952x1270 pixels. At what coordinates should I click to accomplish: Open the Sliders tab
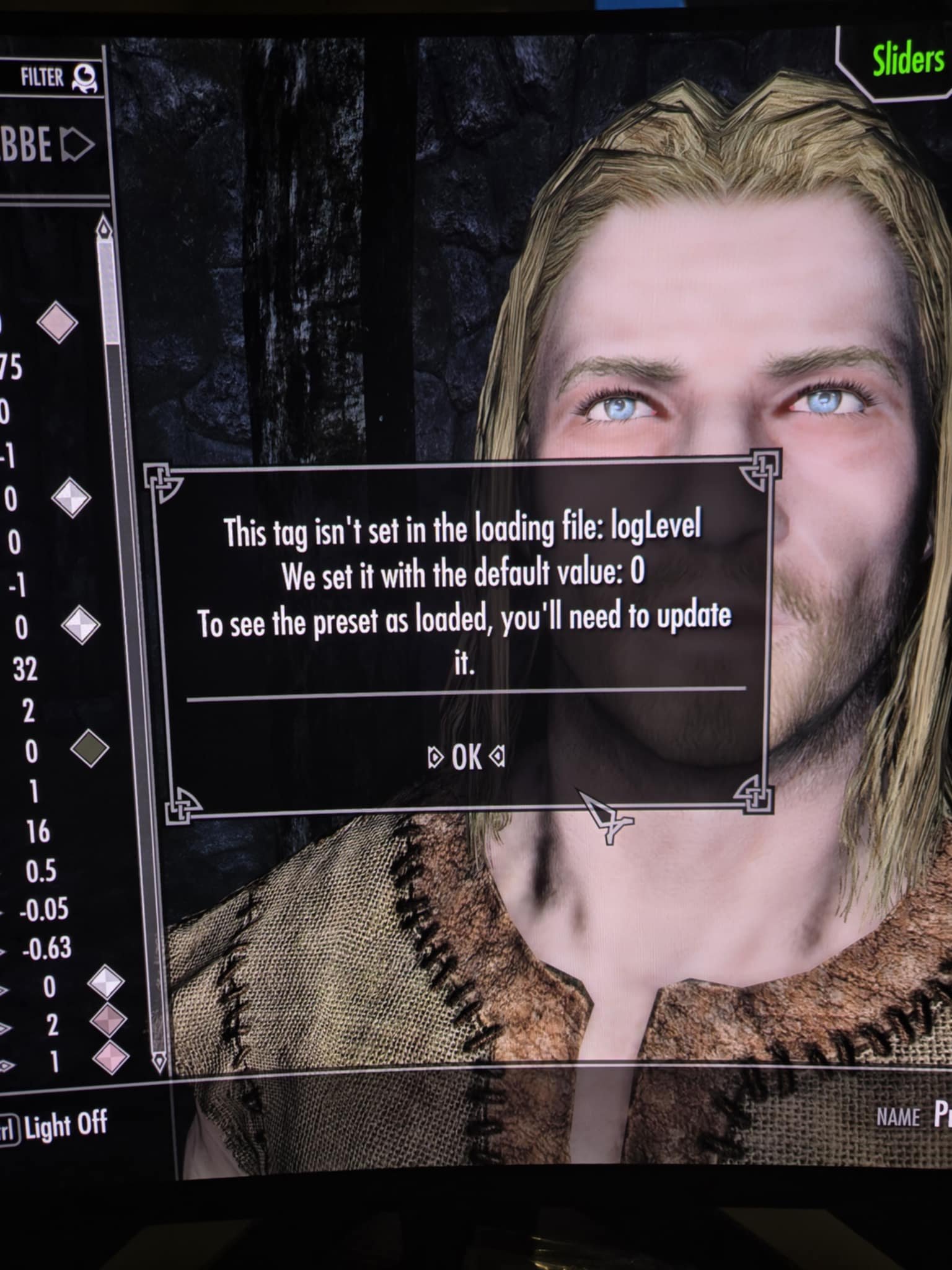[x=908, y=61]
